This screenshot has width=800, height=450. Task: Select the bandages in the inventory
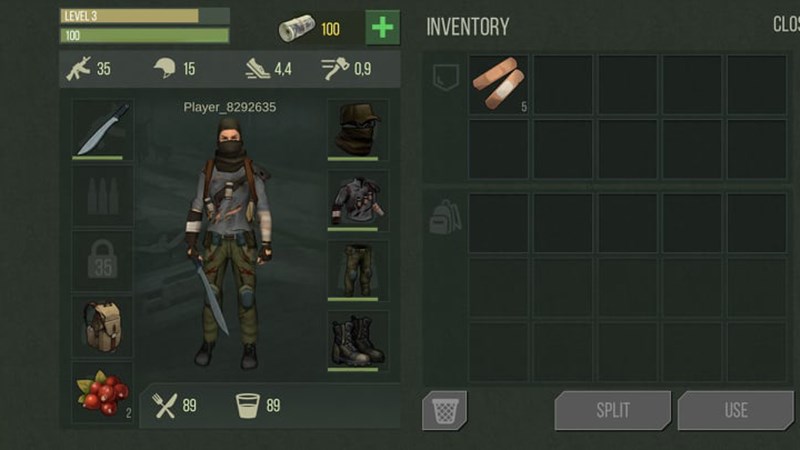498,84
